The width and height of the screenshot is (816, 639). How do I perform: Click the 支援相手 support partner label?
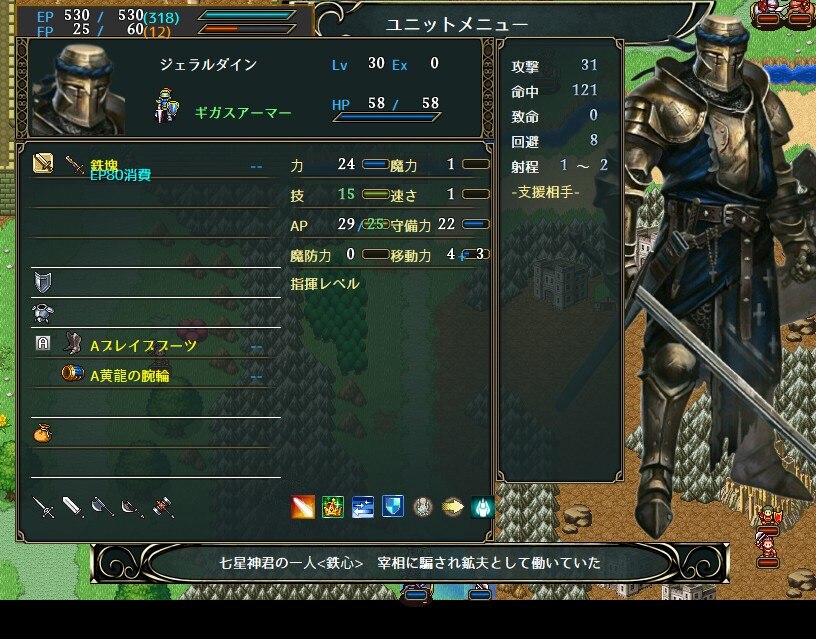[545, 192]
